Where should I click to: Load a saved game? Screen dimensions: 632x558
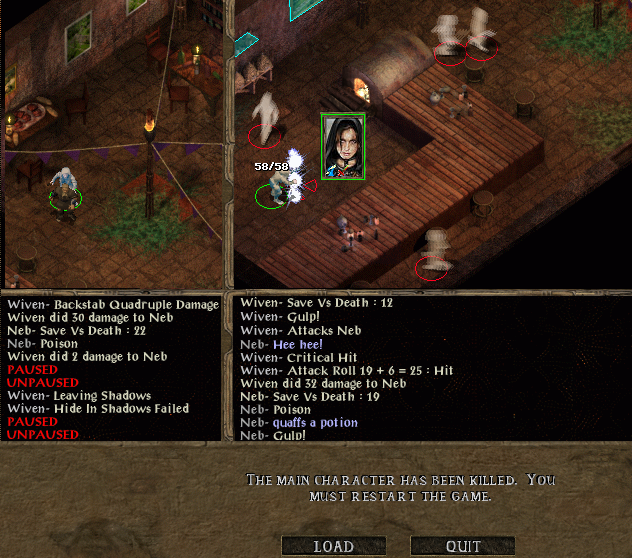pos(334,546)
